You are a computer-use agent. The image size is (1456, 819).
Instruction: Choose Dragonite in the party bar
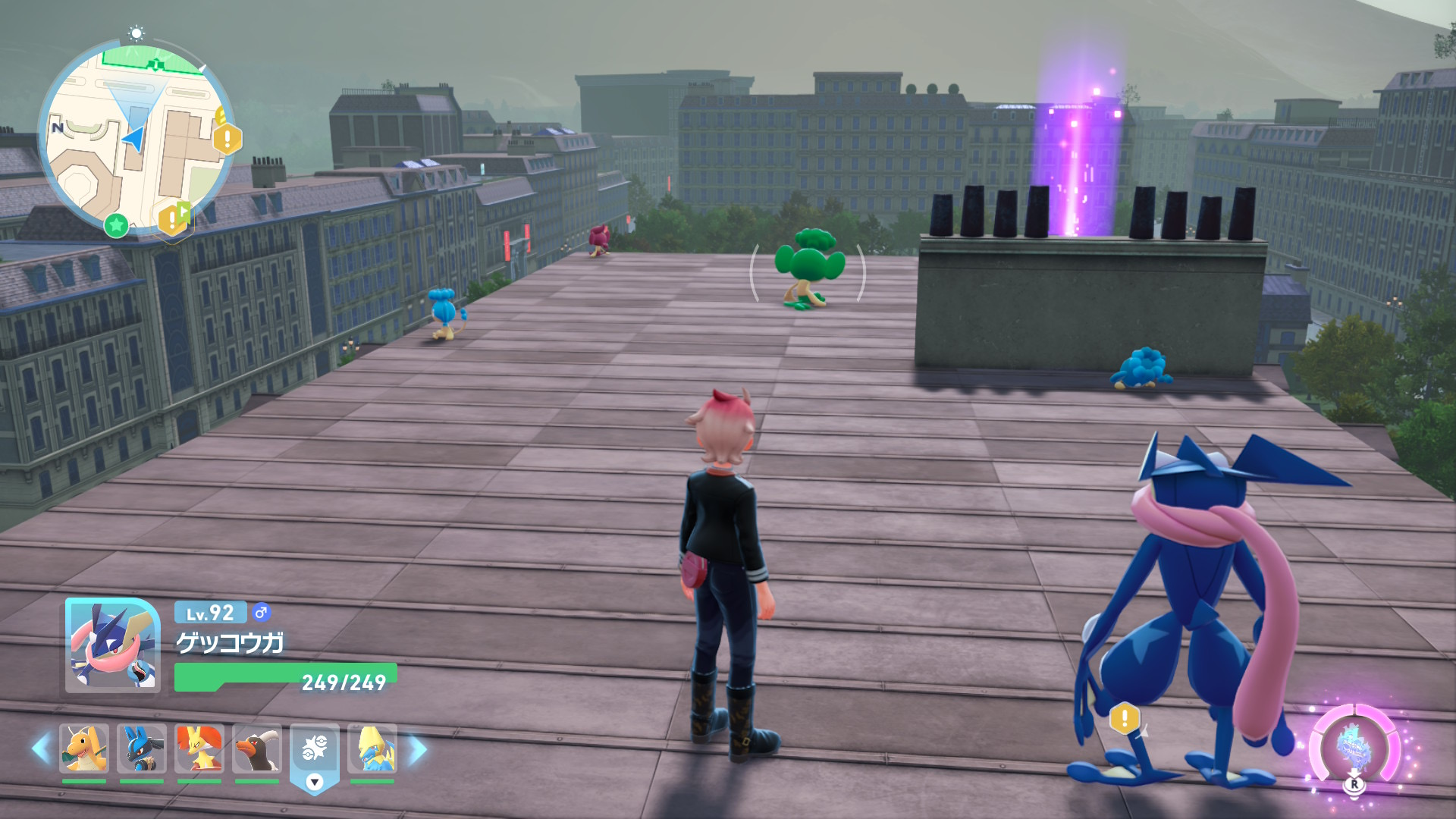[x=84, y=748]
